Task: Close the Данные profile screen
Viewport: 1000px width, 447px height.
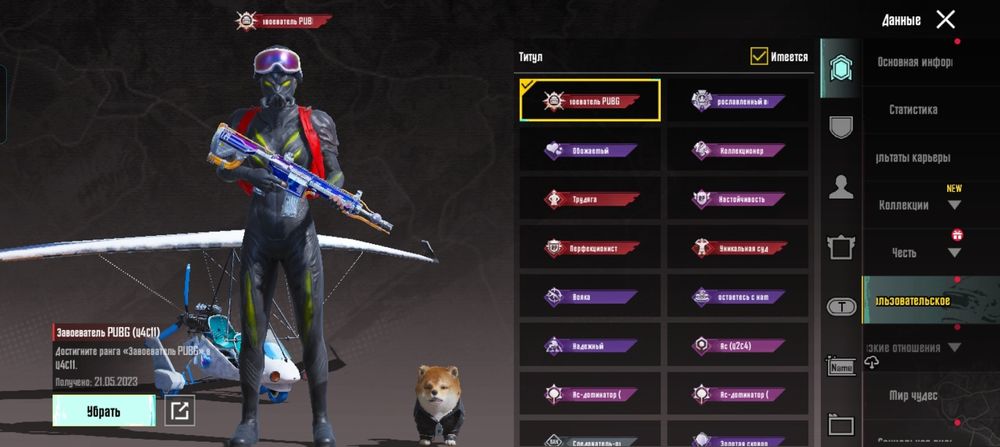Action: click(945, 19)
